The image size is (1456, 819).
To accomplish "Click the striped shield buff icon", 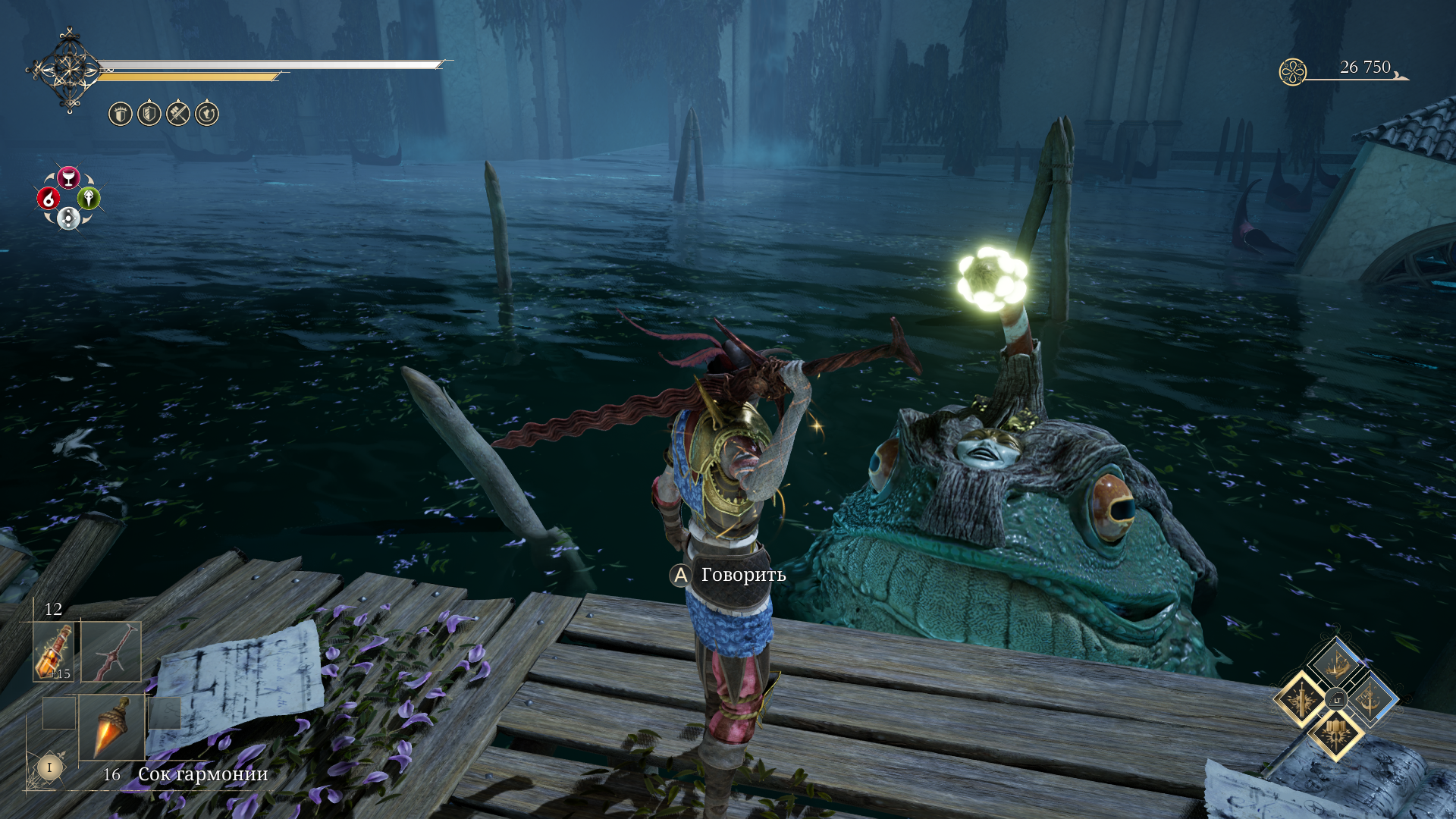I will 149,114.
